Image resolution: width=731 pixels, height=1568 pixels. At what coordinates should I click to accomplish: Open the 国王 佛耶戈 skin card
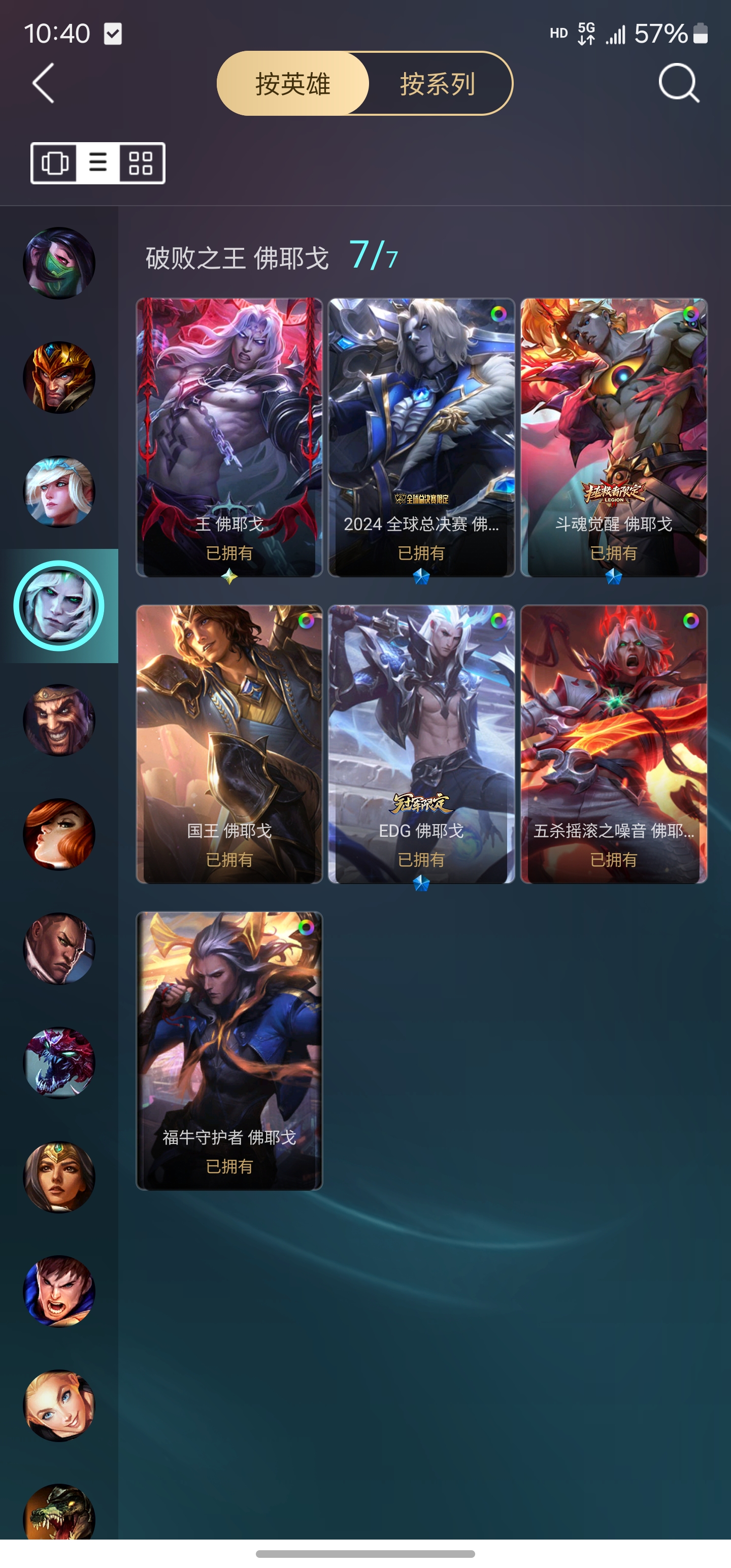tap(229, 744)
